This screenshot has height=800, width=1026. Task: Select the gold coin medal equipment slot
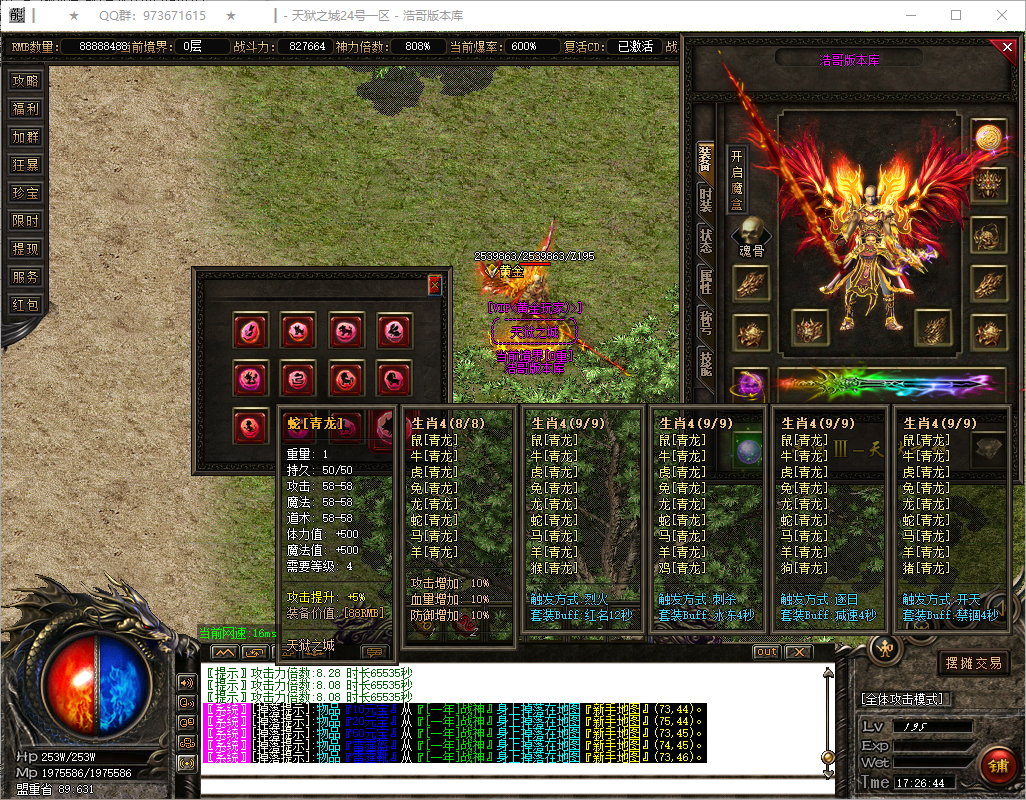coord(988,136)
